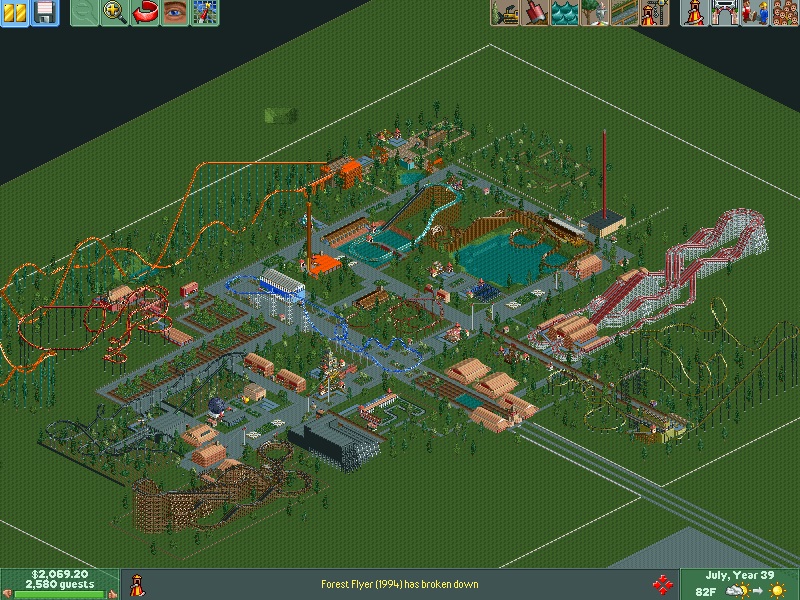Zoom in with the magnifying glass

click(115, 13)
